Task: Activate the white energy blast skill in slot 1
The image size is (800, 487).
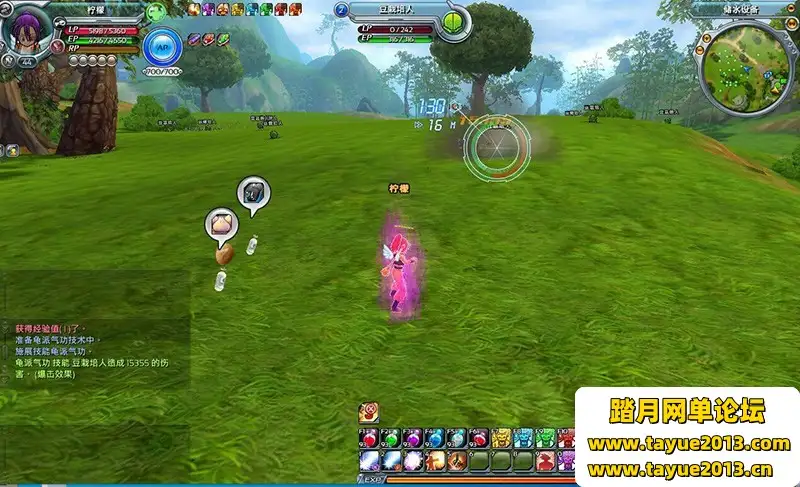Action: click(368, 461)
